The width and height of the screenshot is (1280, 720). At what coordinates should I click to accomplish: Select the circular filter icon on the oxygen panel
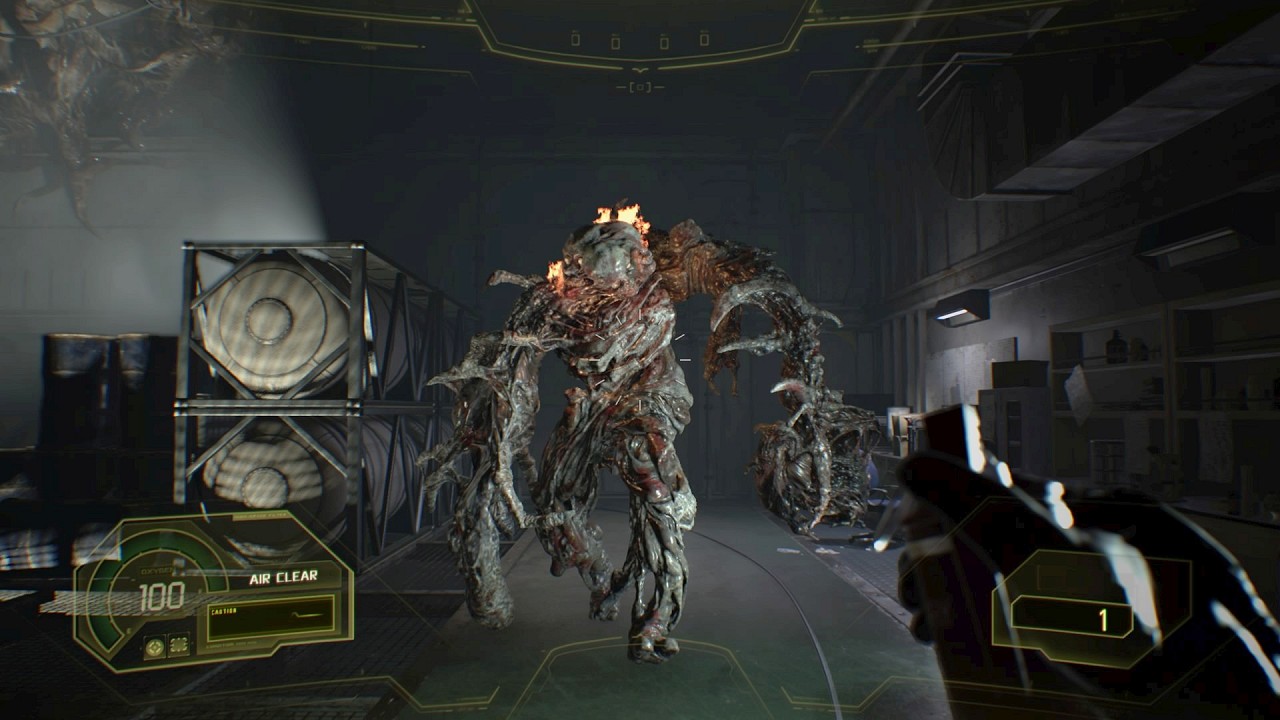155,645
